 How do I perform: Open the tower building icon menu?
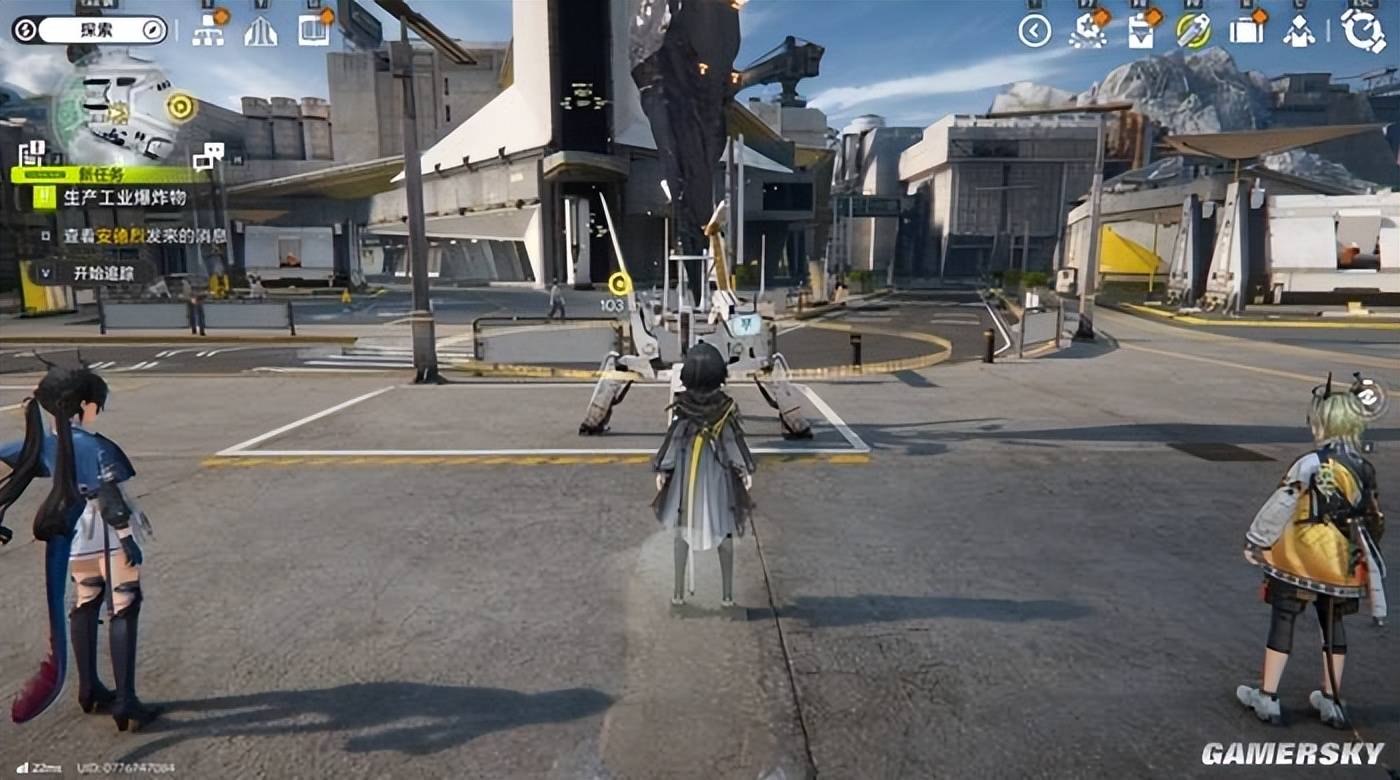click(260, 31)
